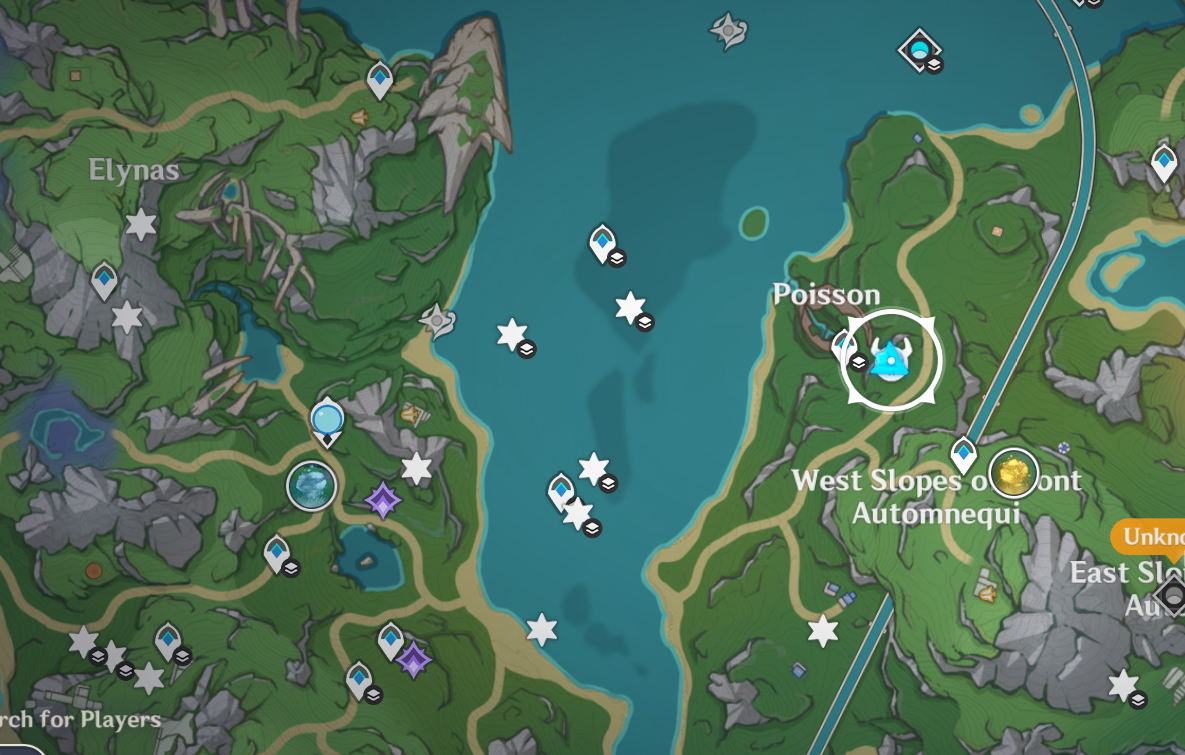The height and width of the screenshot is (755, 1185).
Task: Click the teleport waypoint beside West Slopes label
Action: tap(963, 454)
